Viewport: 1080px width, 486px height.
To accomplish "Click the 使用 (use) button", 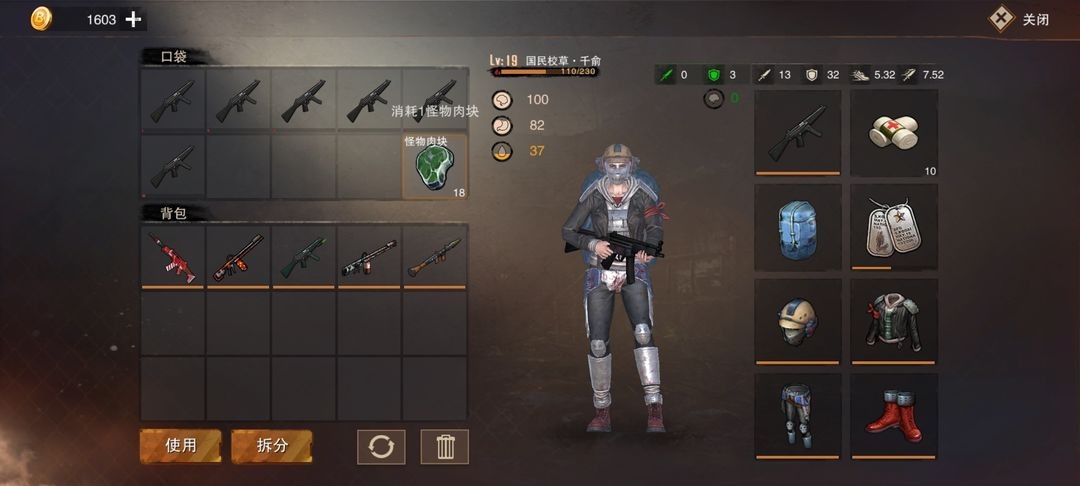I will pos(180,446).
